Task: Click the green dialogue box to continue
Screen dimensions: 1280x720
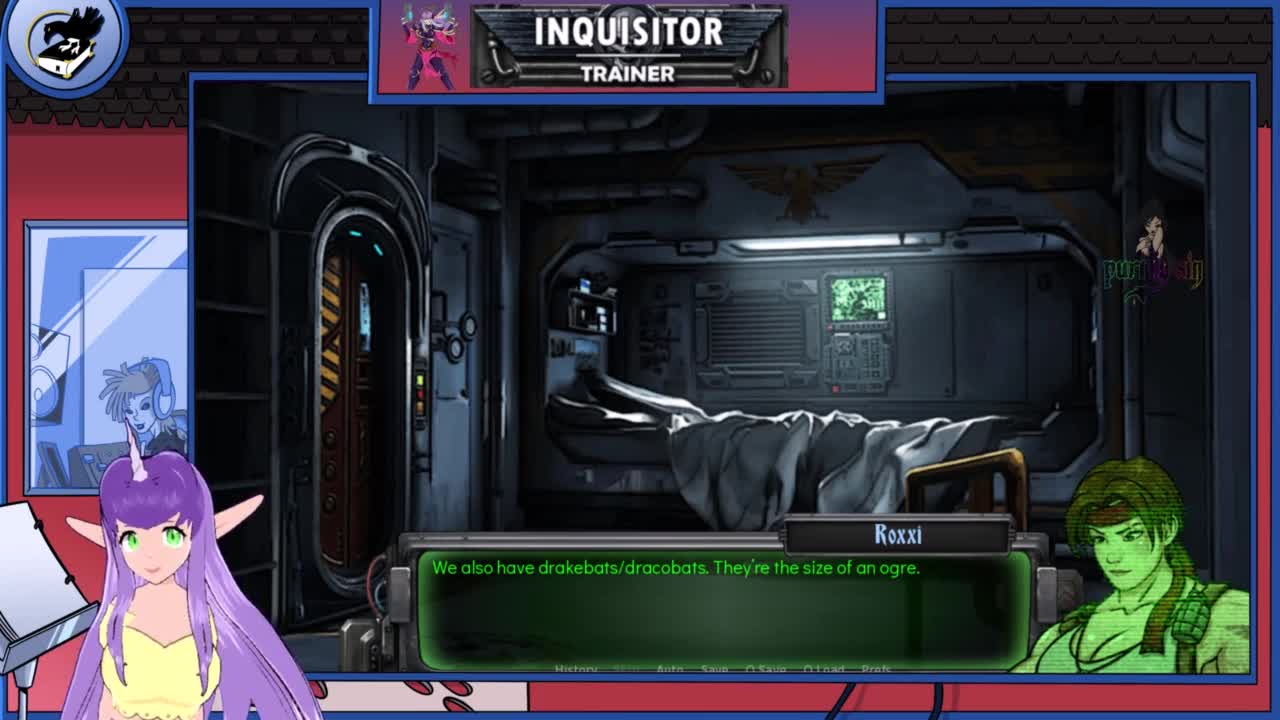Action: (x=724, y=610)
